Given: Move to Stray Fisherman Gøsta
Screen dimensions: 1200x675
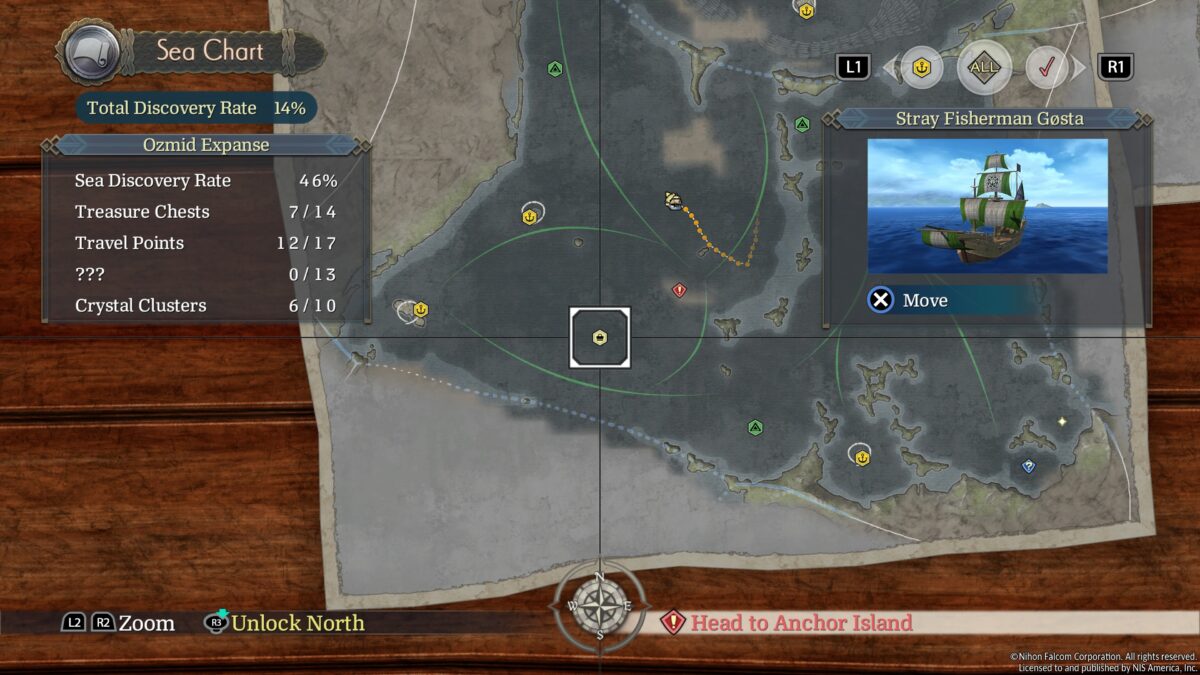Looking at the screenshot, I should [908, 300].
